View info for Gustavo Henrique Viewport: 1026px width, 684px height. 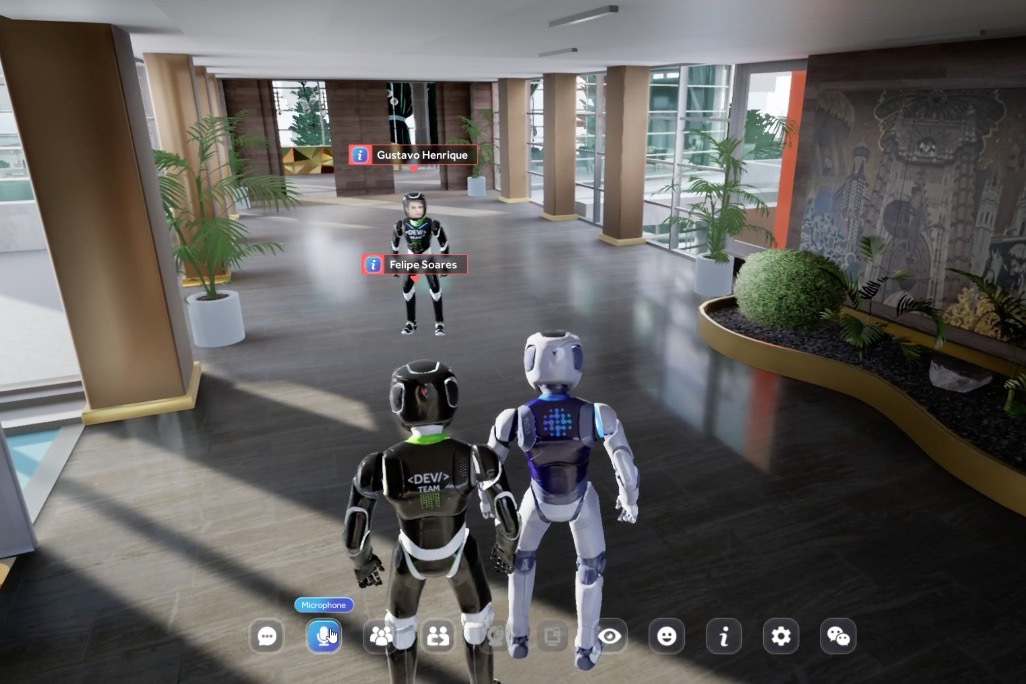(360, 155)
